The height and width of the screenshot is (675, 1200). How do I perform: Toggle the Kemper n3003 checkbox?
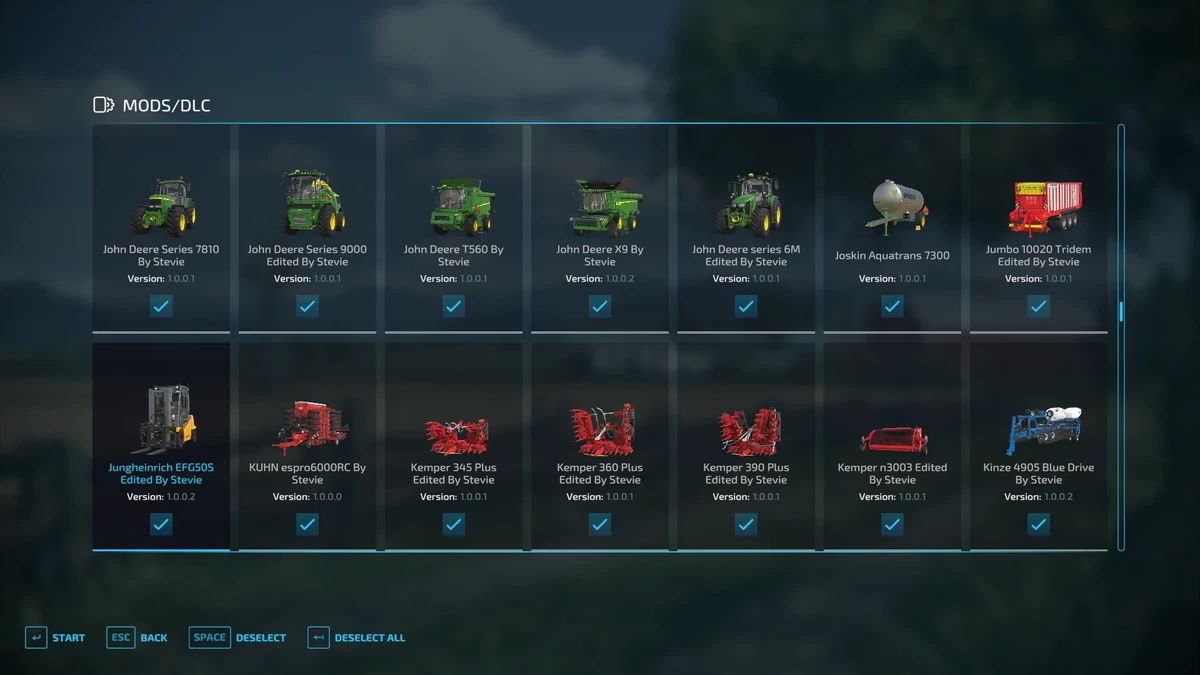pos(892,524)
